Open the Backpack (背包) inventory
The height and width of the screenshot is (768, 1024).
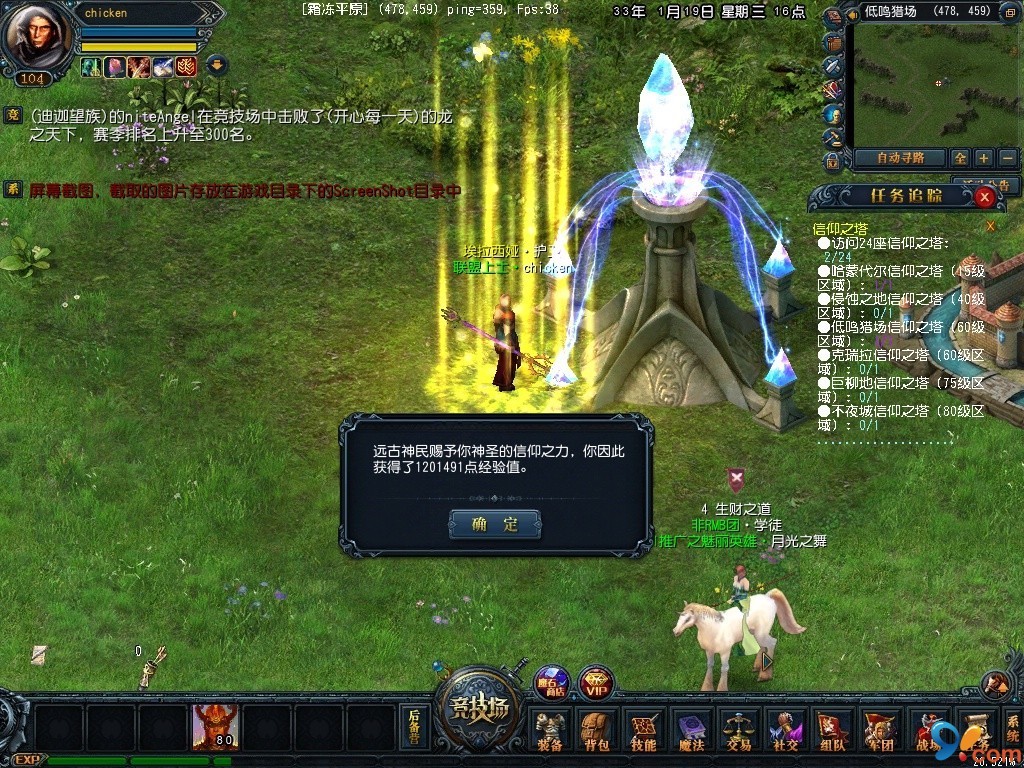596,731
